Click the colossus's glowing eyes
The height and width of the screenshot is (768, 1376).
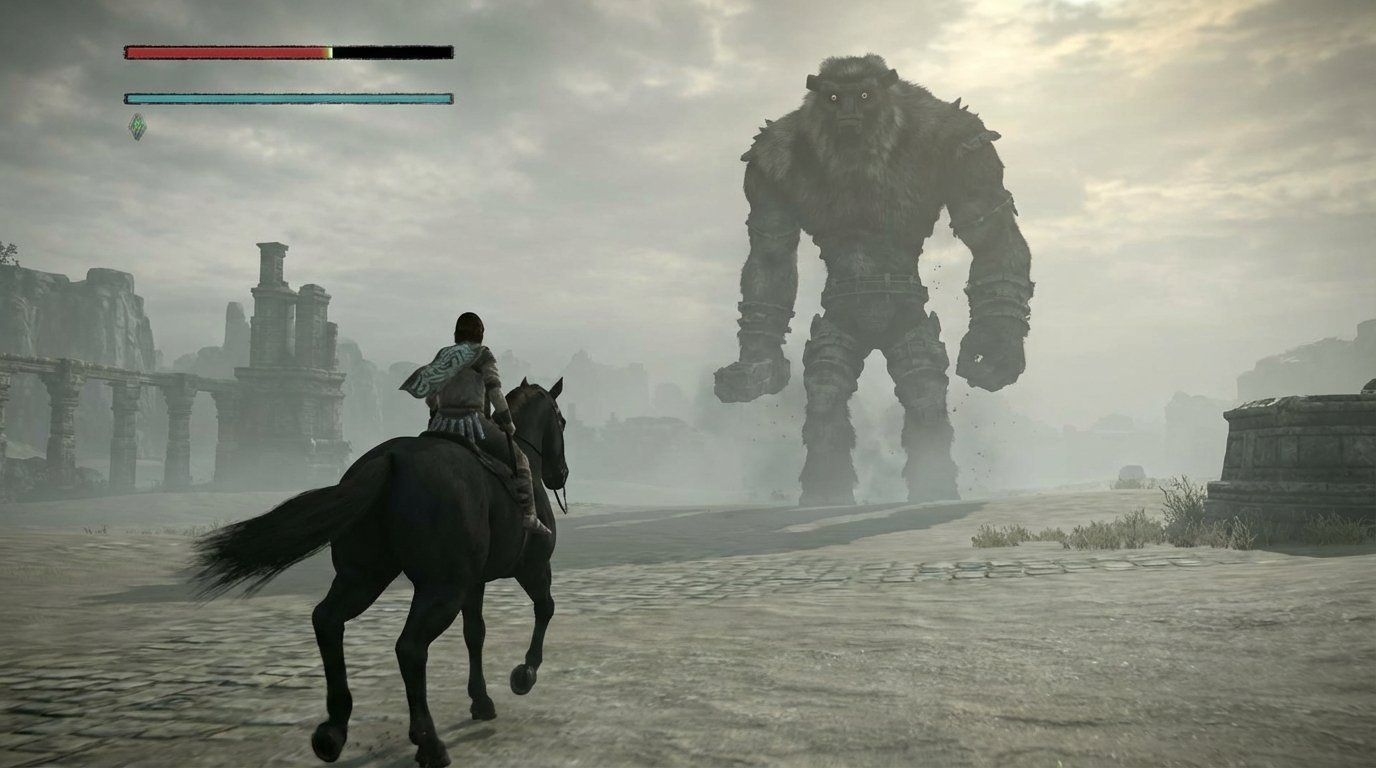(x=848, y=95)
